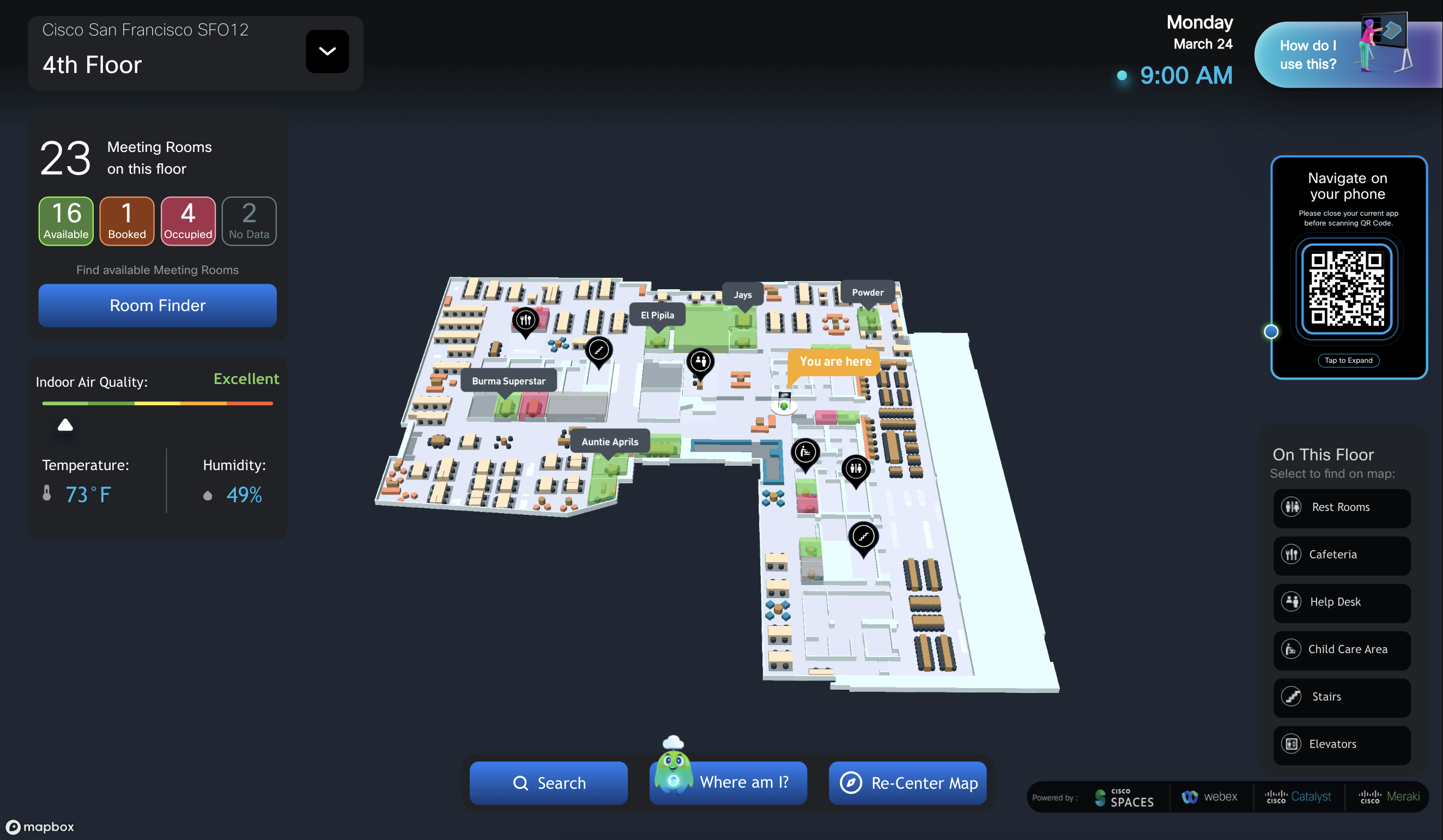1443x840 pixels.
Task: Expand the 4th Floor selector dropdown
Action: [x=327, y=51]
